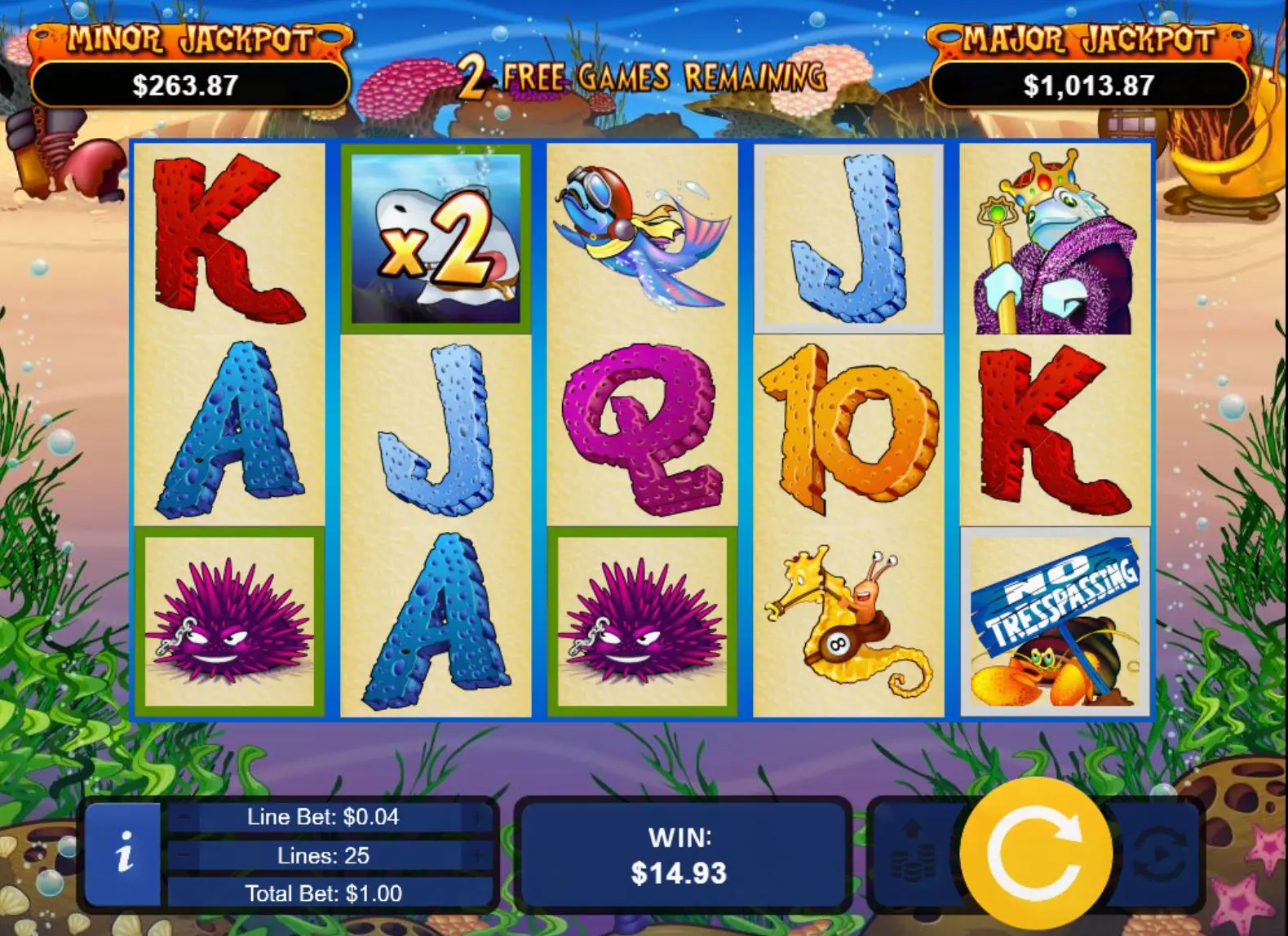Spin the reels with the yellow button
Viewport: 1288px width, 936px height.
(x=1035, y=853)
